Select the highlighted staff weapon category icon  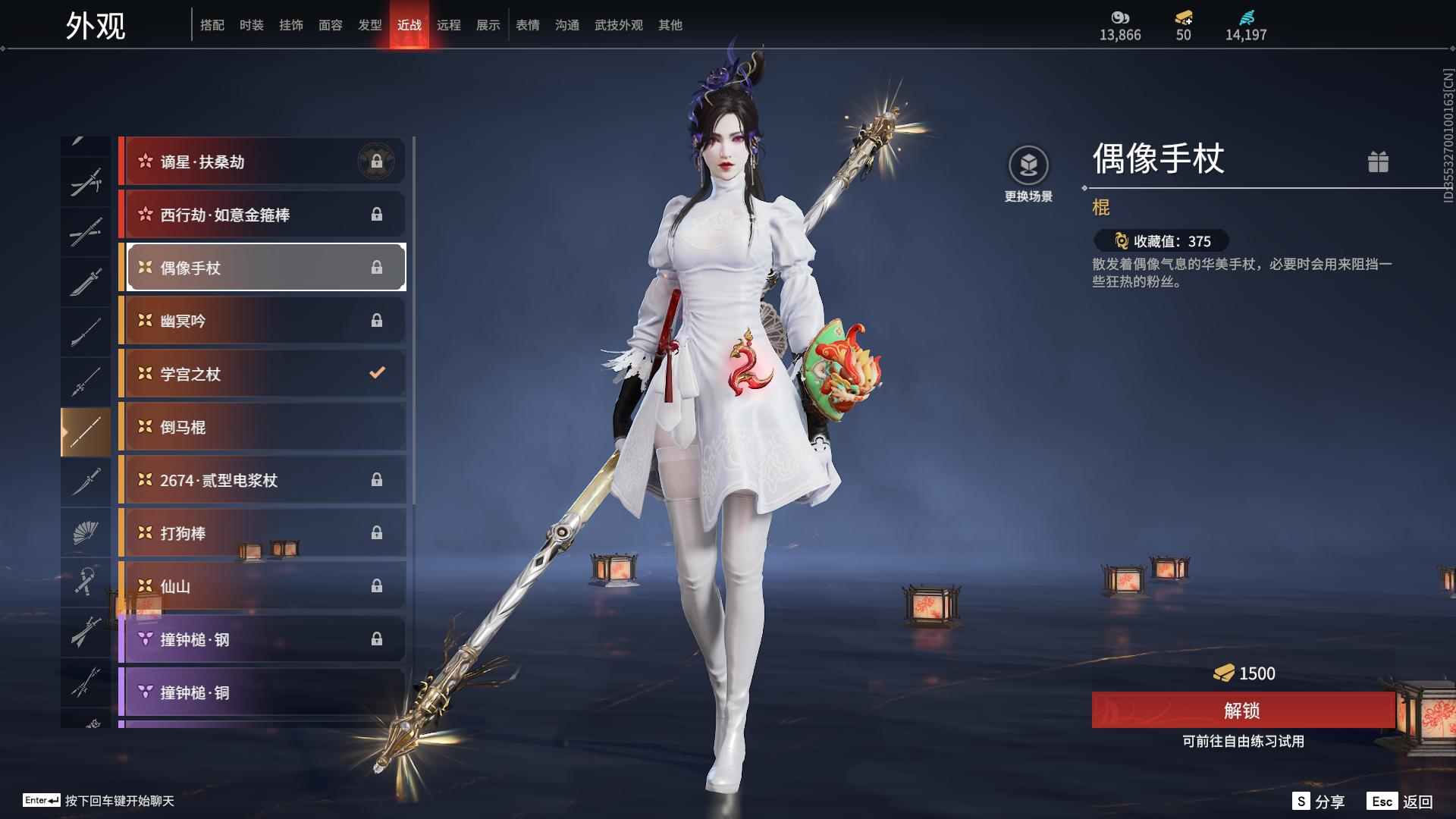coord(86,431)
